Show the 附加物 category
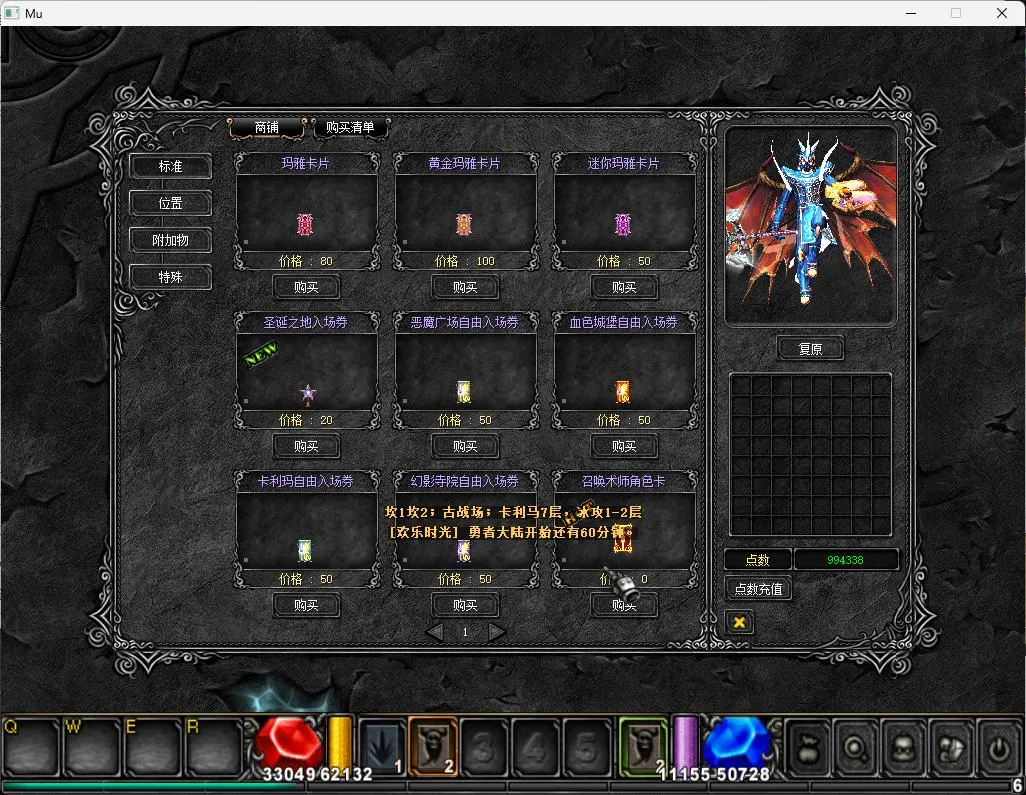 tap(170, 240)
